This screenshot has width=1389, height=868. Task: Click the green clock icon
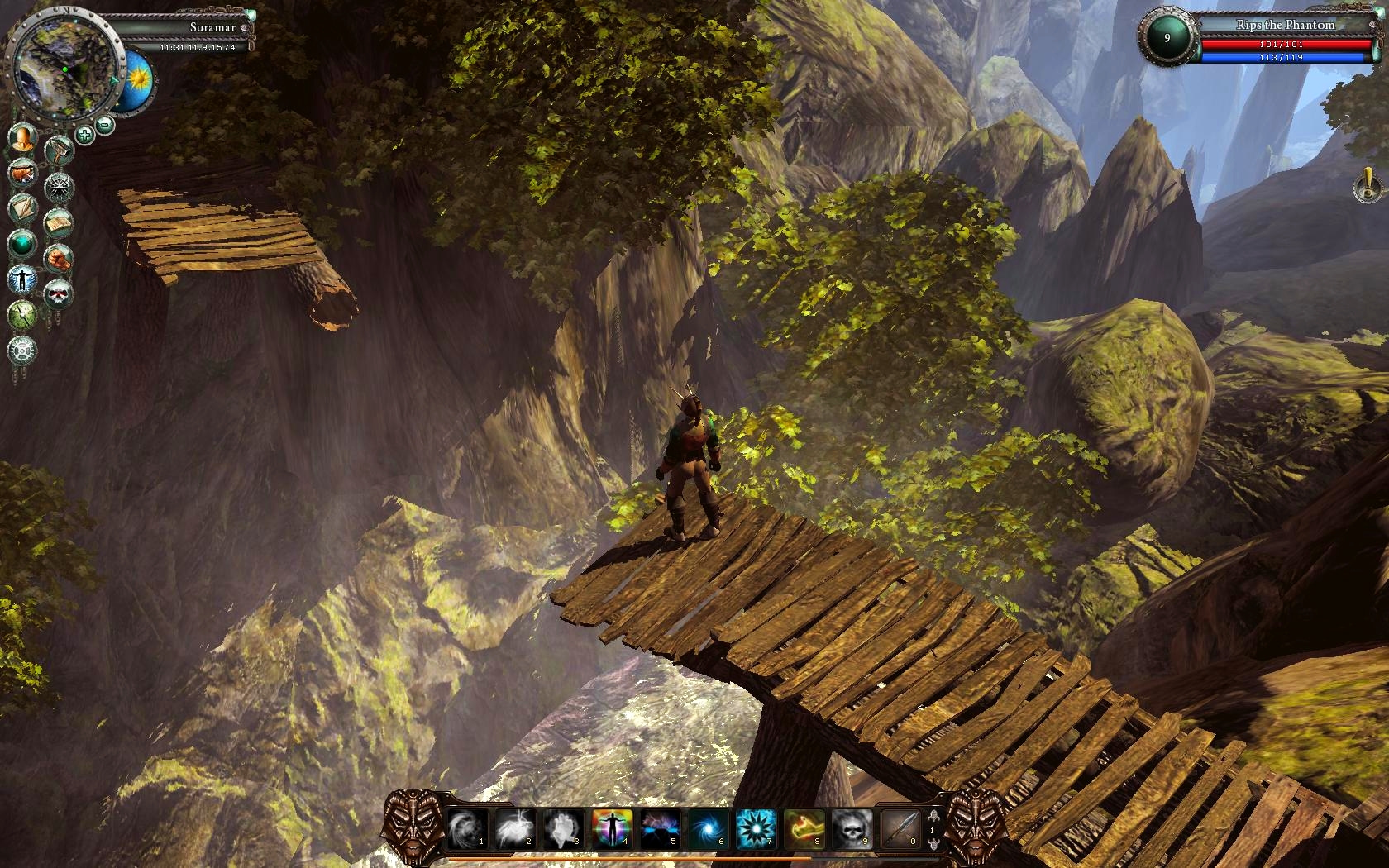(22, 314)
